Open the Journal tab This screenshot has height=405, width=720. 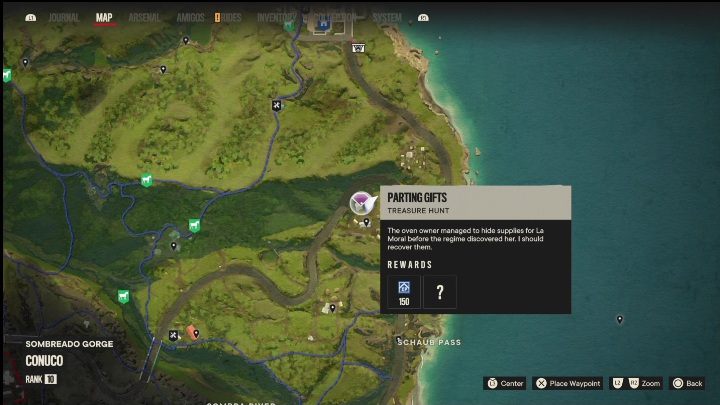(x=63, y=18)
